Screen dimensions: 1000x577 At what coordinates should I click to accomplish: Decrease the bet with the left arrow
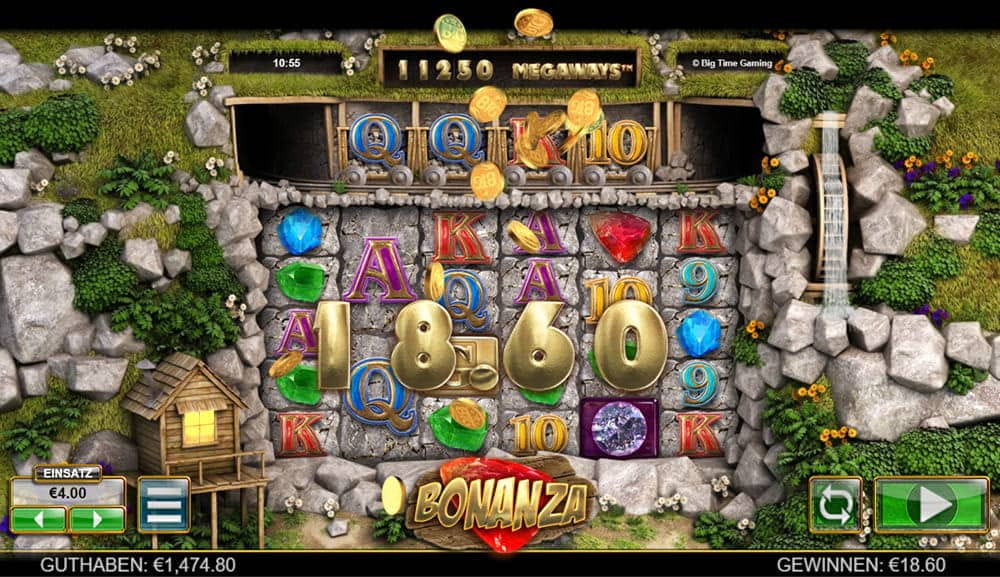pos(39,519)
